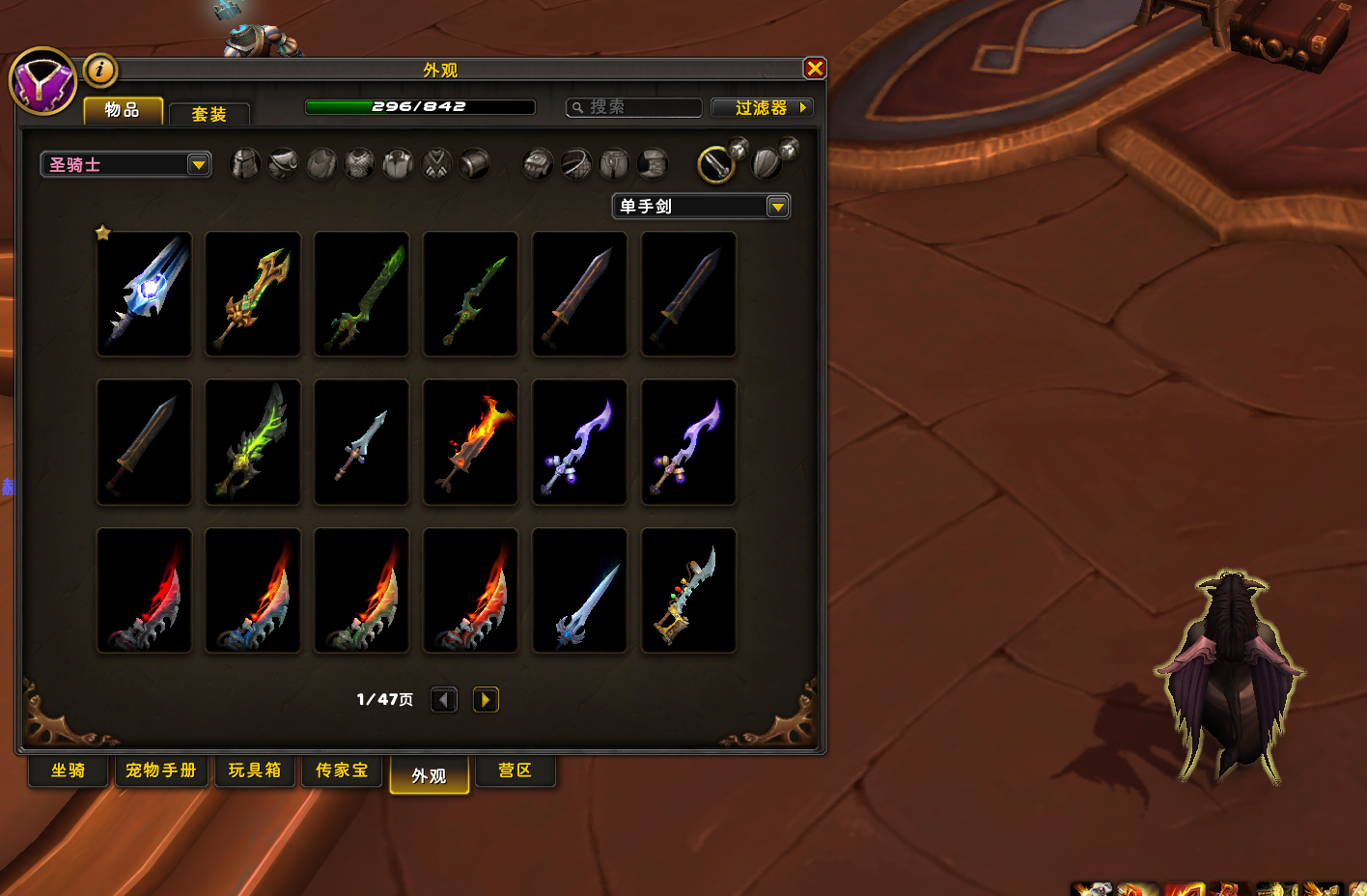Image resolution: width=1367 pixels, height=896 pixels.
Task: Select the 物品 items tab
Action: pyautogui.click(x=123, y=110)
